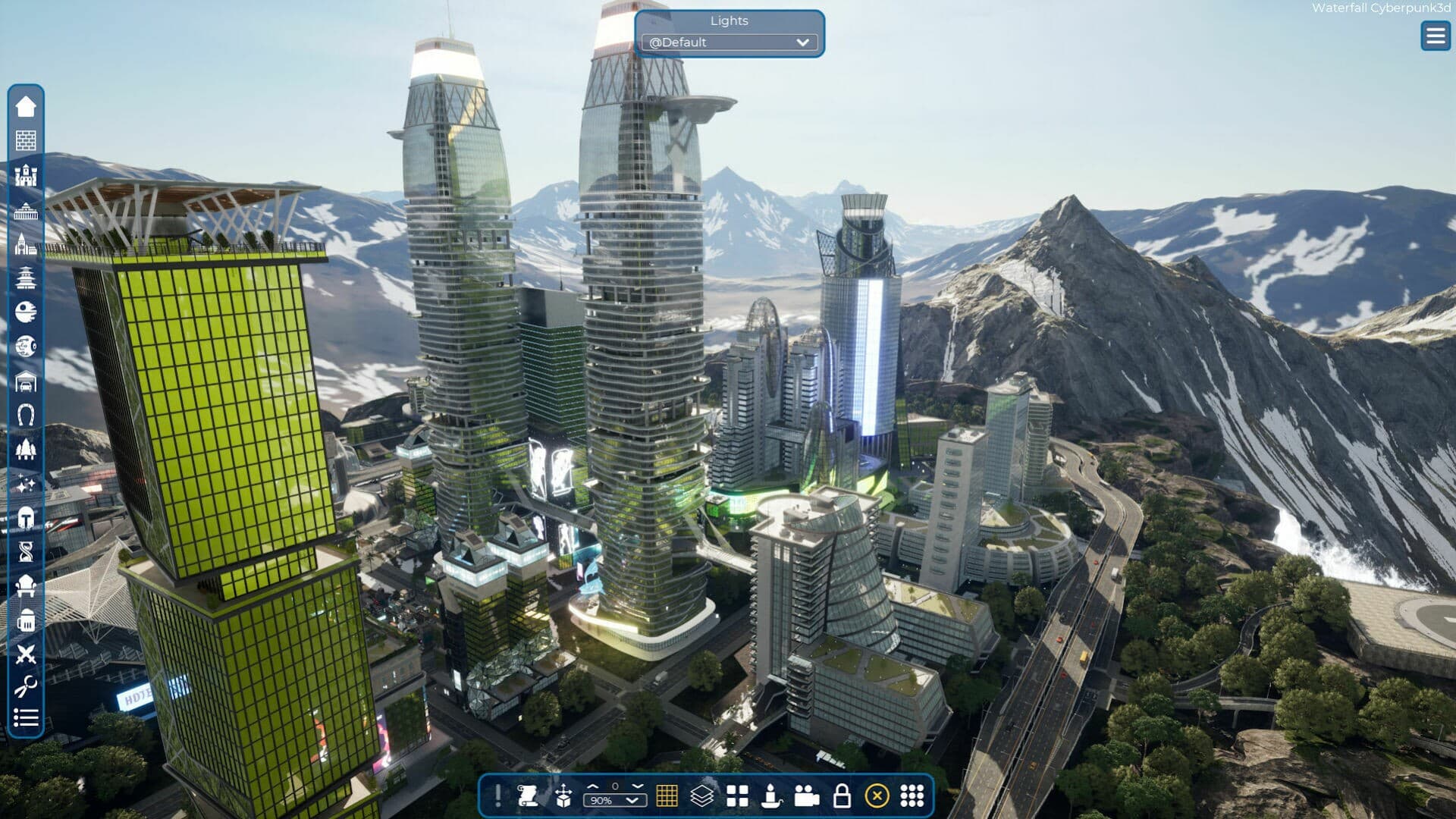Choose the knight helmet category
This screenshot has width=1456, height=819.
(26, 519)
